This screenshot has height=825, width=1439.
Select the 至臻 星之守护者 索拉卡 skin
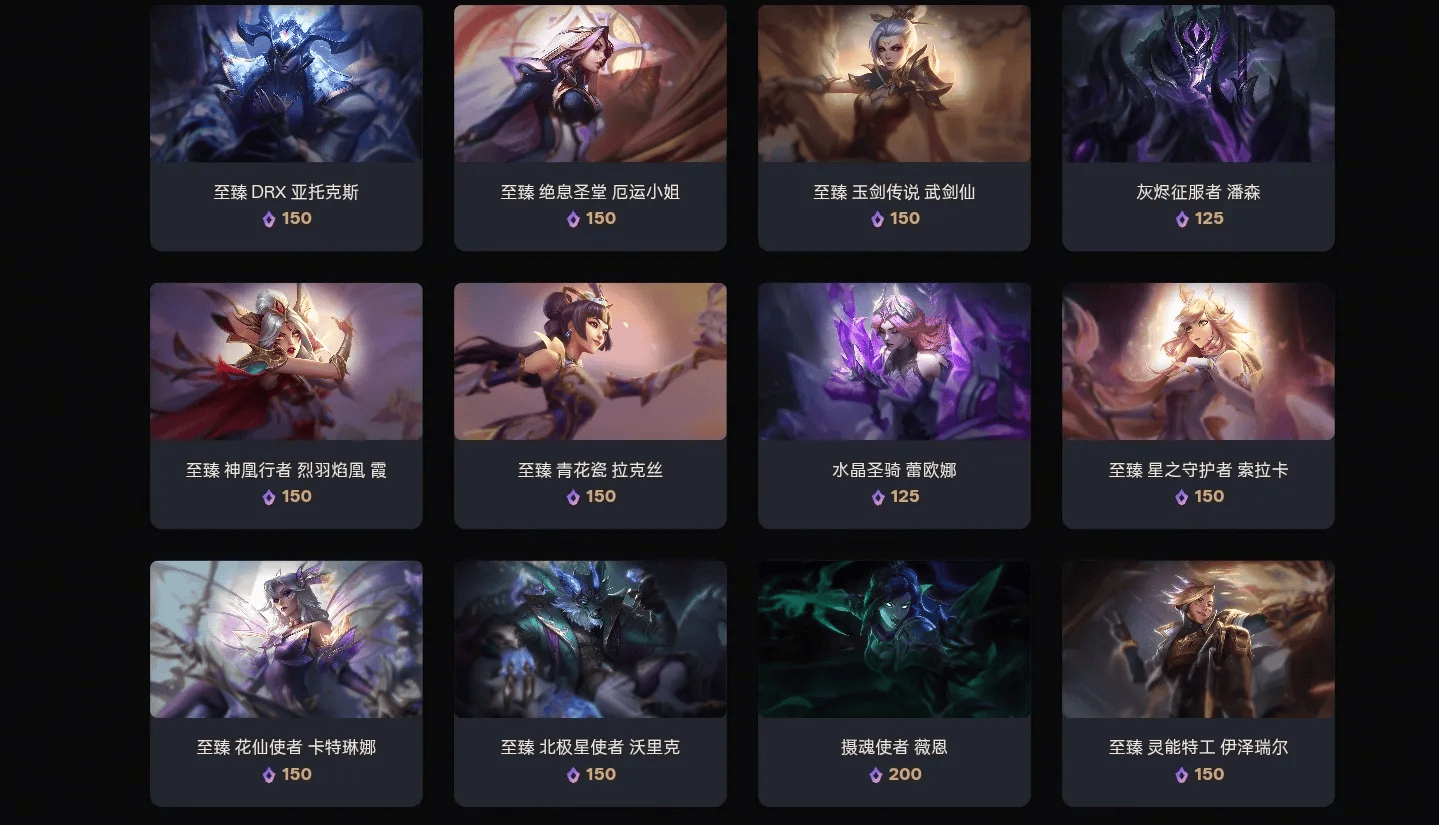(1198, 405)
